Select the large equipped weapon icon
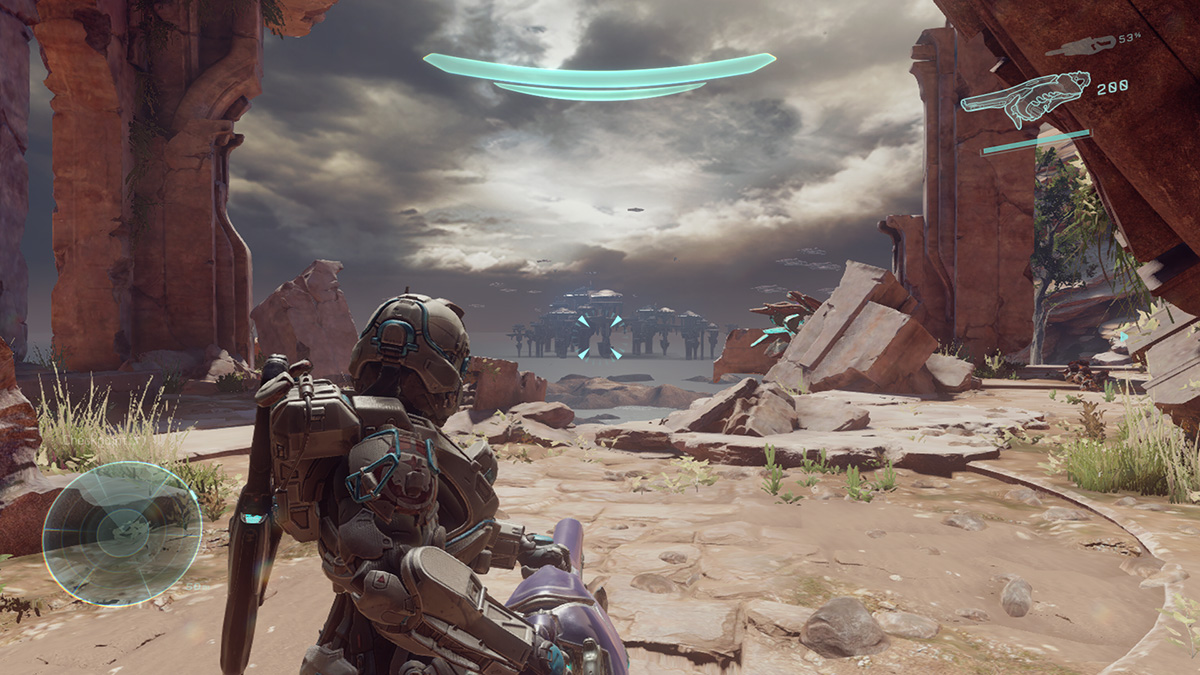The image size is (1200, 675). coord(1025,98)
